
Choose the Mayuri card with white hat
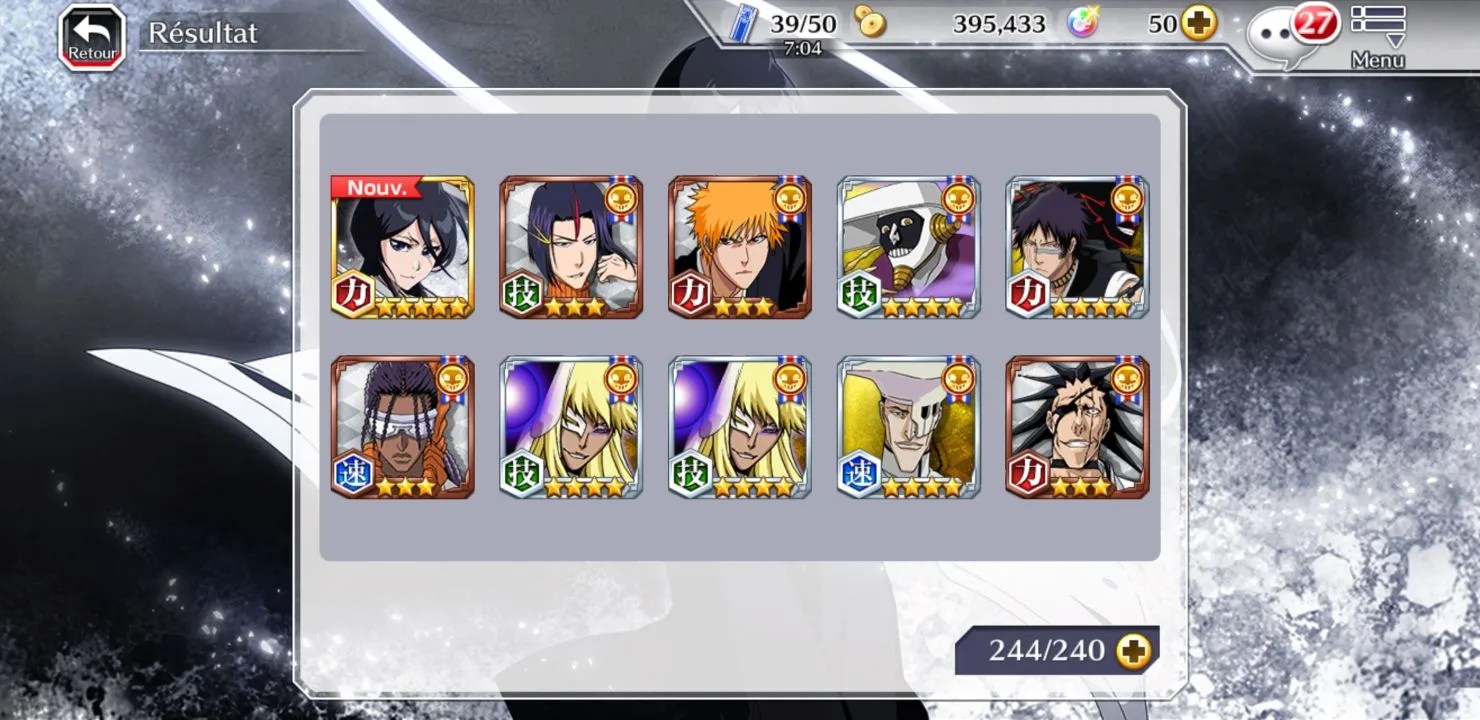click(x=908, y=247)
